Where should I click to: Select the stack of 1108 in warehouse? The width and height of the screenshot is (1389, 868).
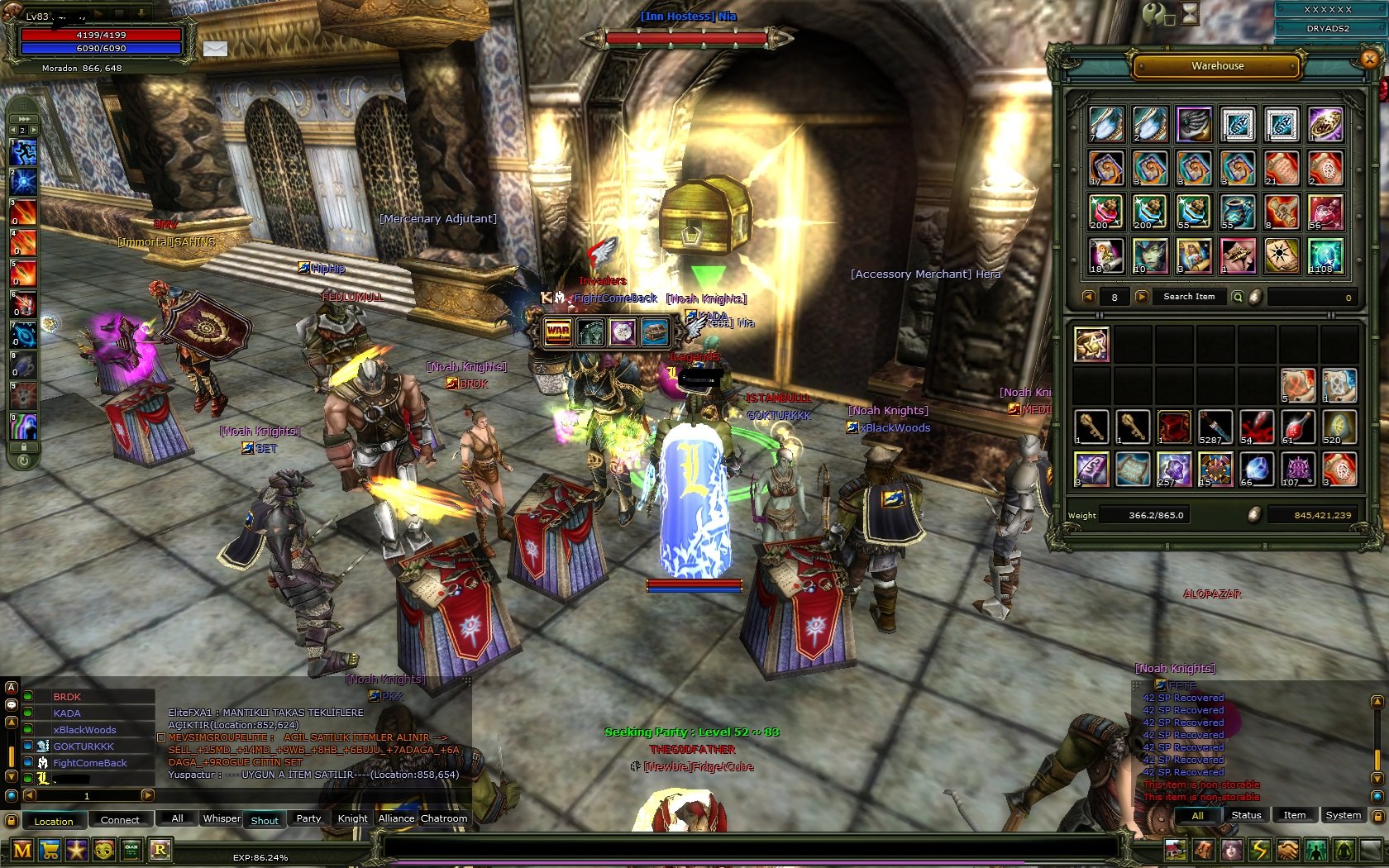click(1325, 256)
